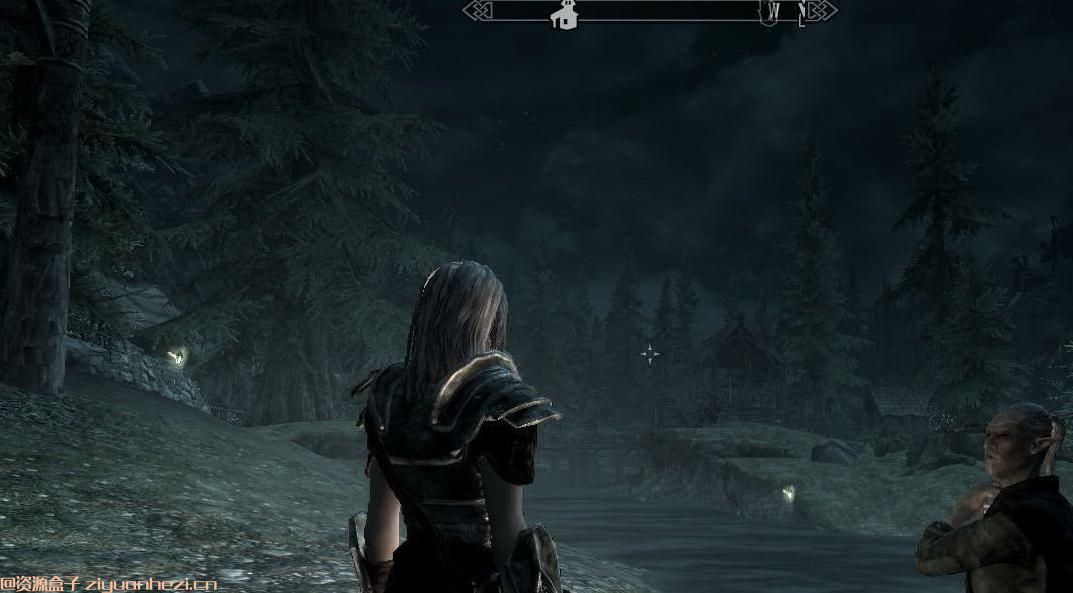Click the house marker on the compass

pos(565,15)
